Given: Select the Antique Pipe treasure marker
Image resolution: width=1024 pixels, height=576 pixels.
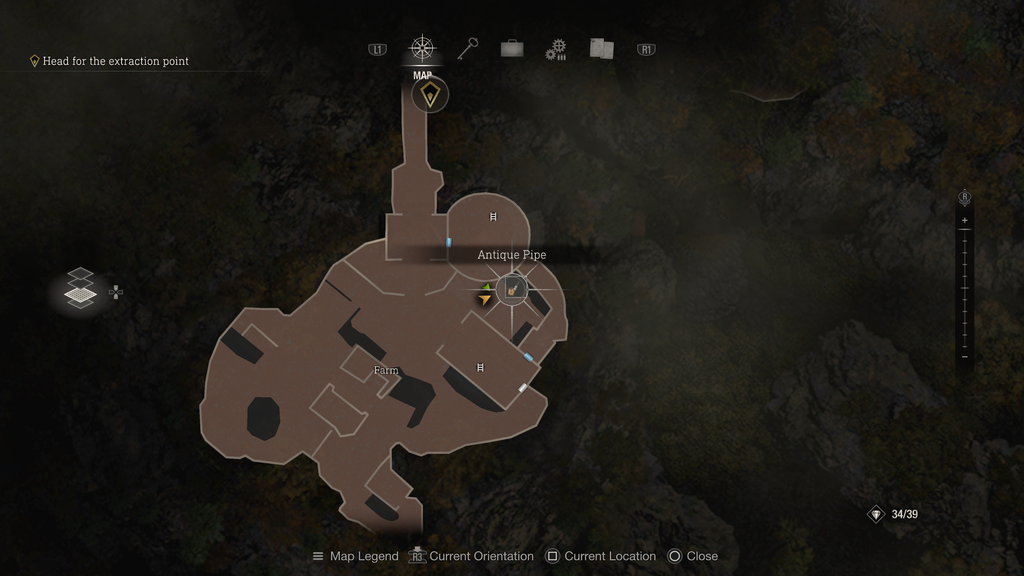Looking at the screenshot, I should pyautogui.click(x=512, y=290).
